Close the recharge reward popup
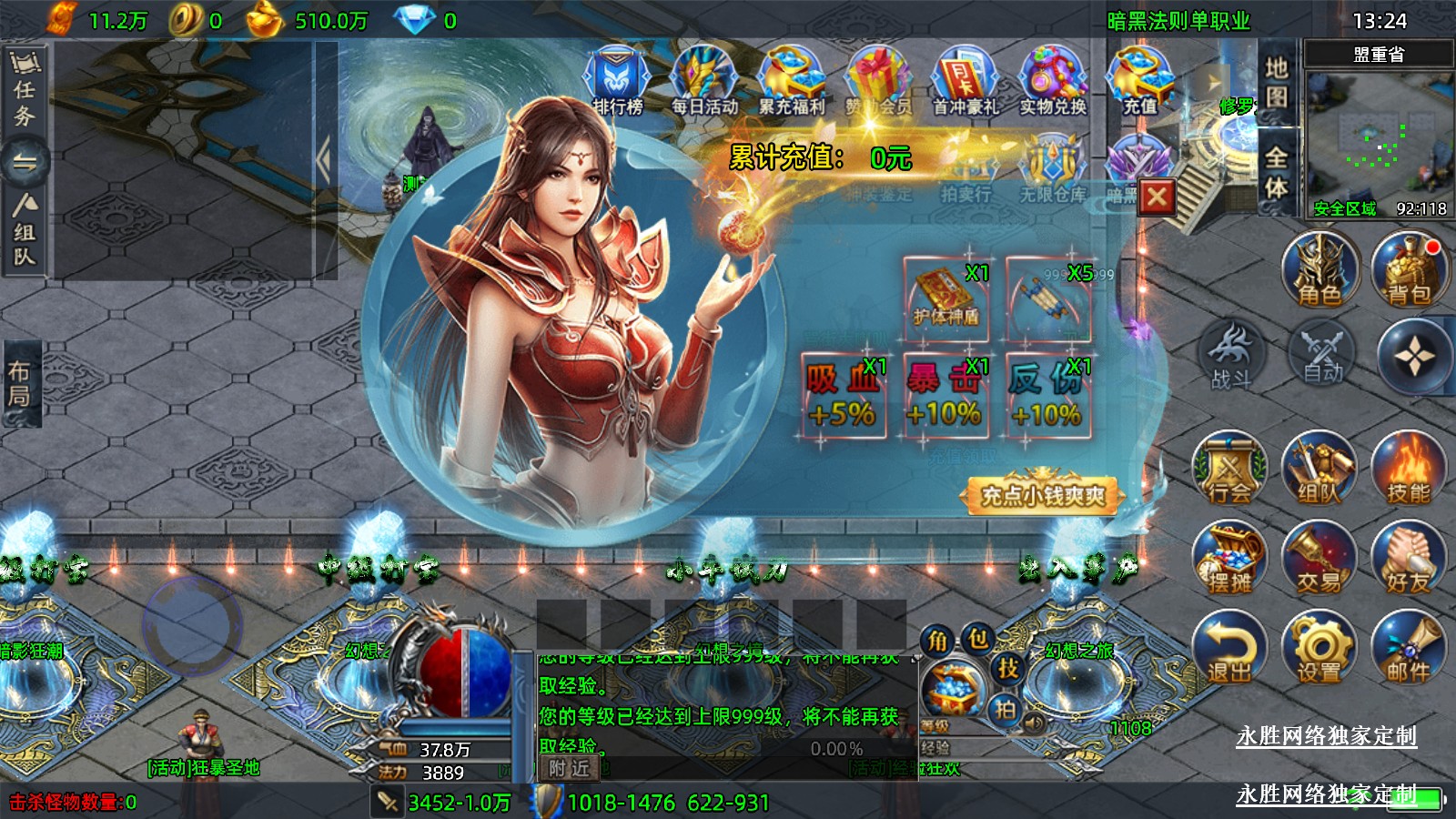The image size is (1456, 819). pos(1157,197)
